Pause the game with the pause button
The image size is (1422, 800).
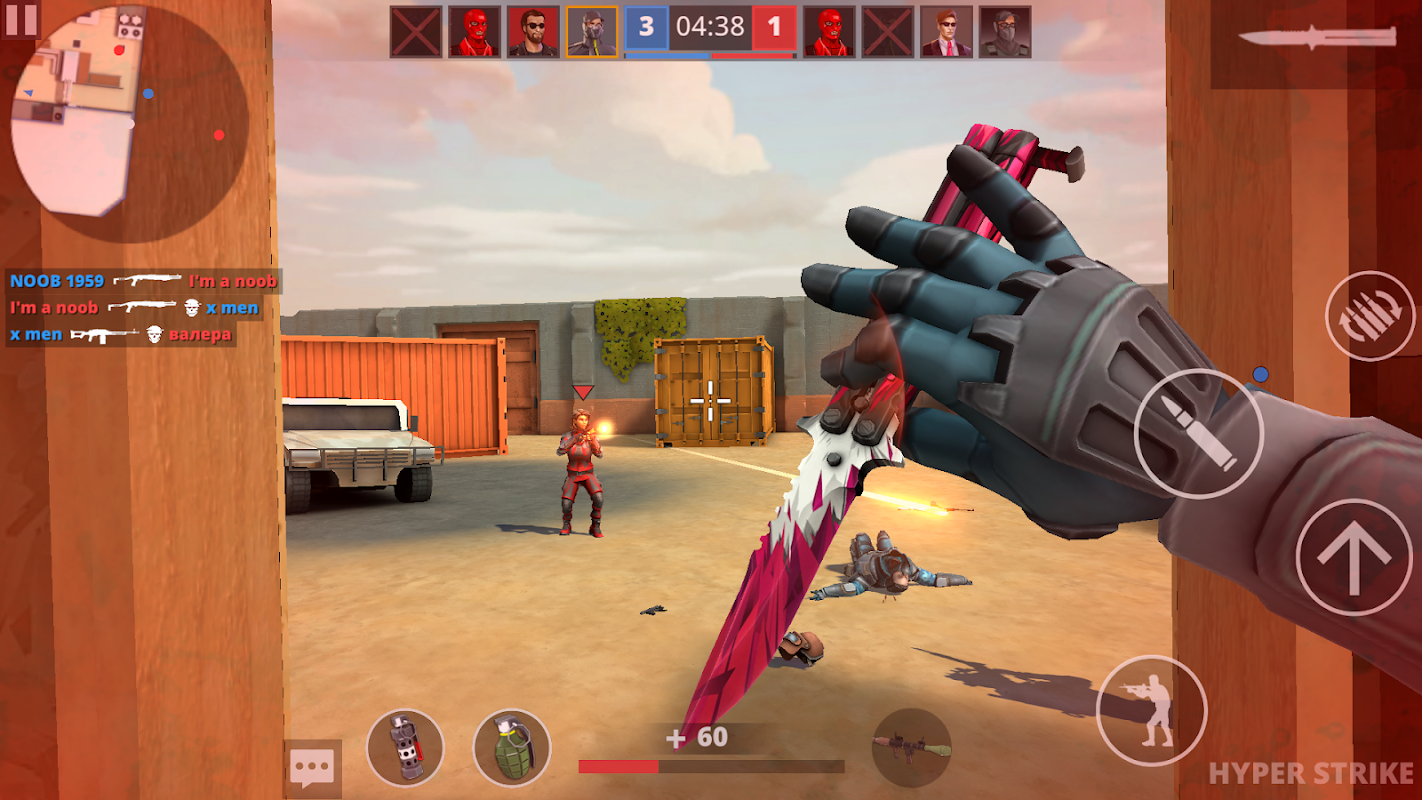(x=20, y=18)
